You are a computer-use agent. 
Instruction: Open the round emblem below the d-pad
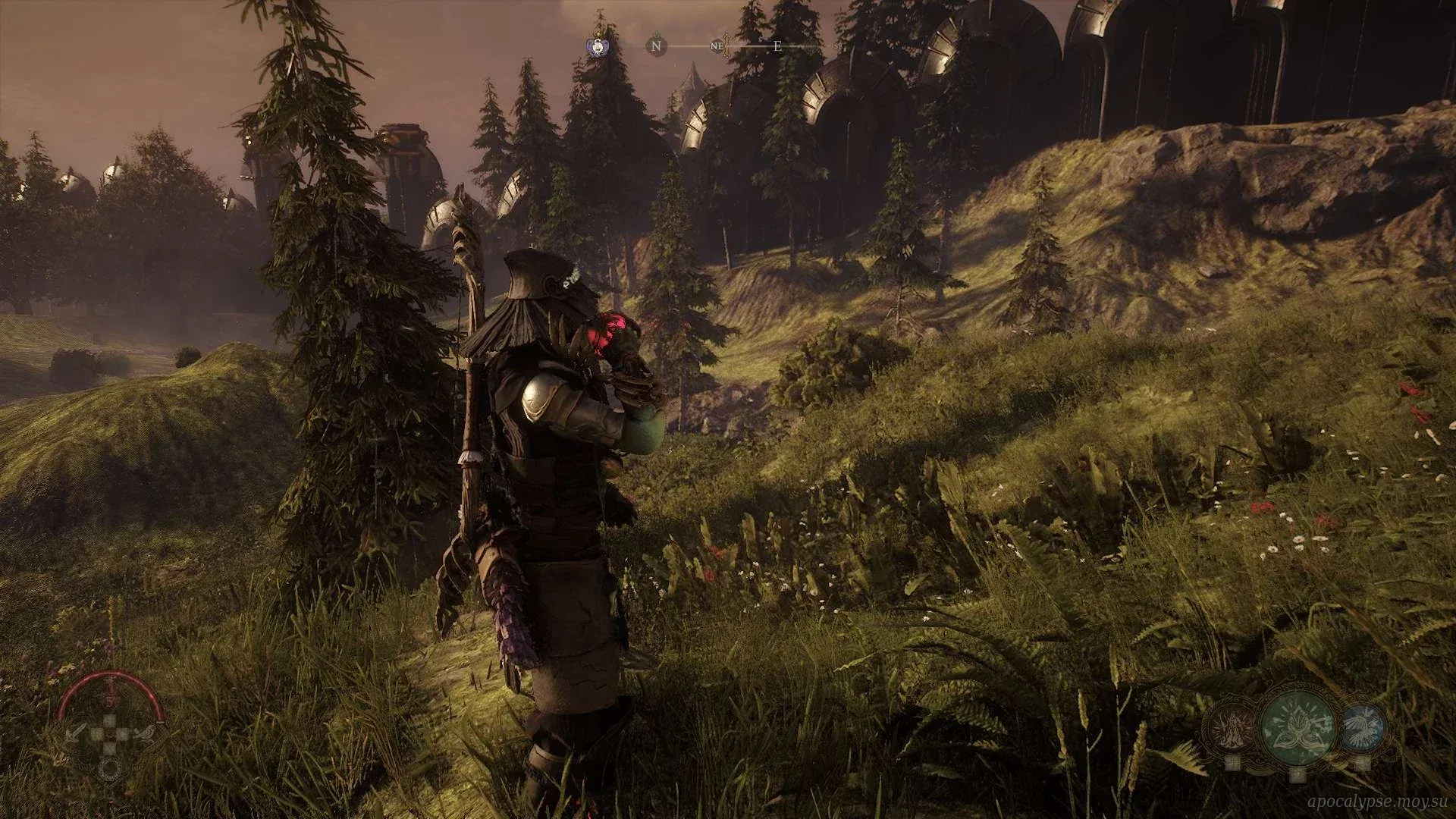pyautogui.click(x=109, y=767)
